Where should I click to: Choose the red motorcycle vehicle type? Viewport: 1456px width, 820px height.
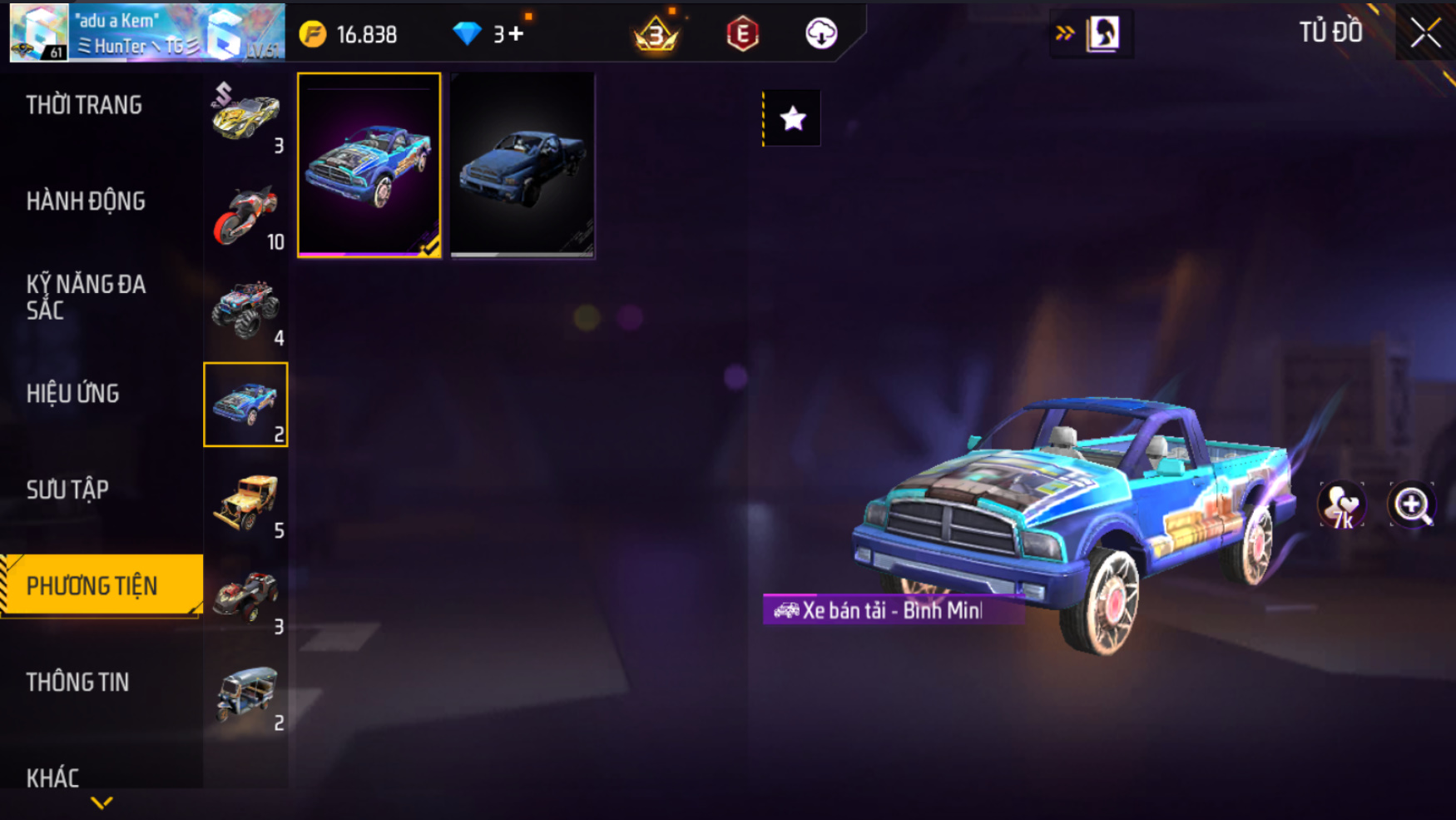tap(245, 215)
